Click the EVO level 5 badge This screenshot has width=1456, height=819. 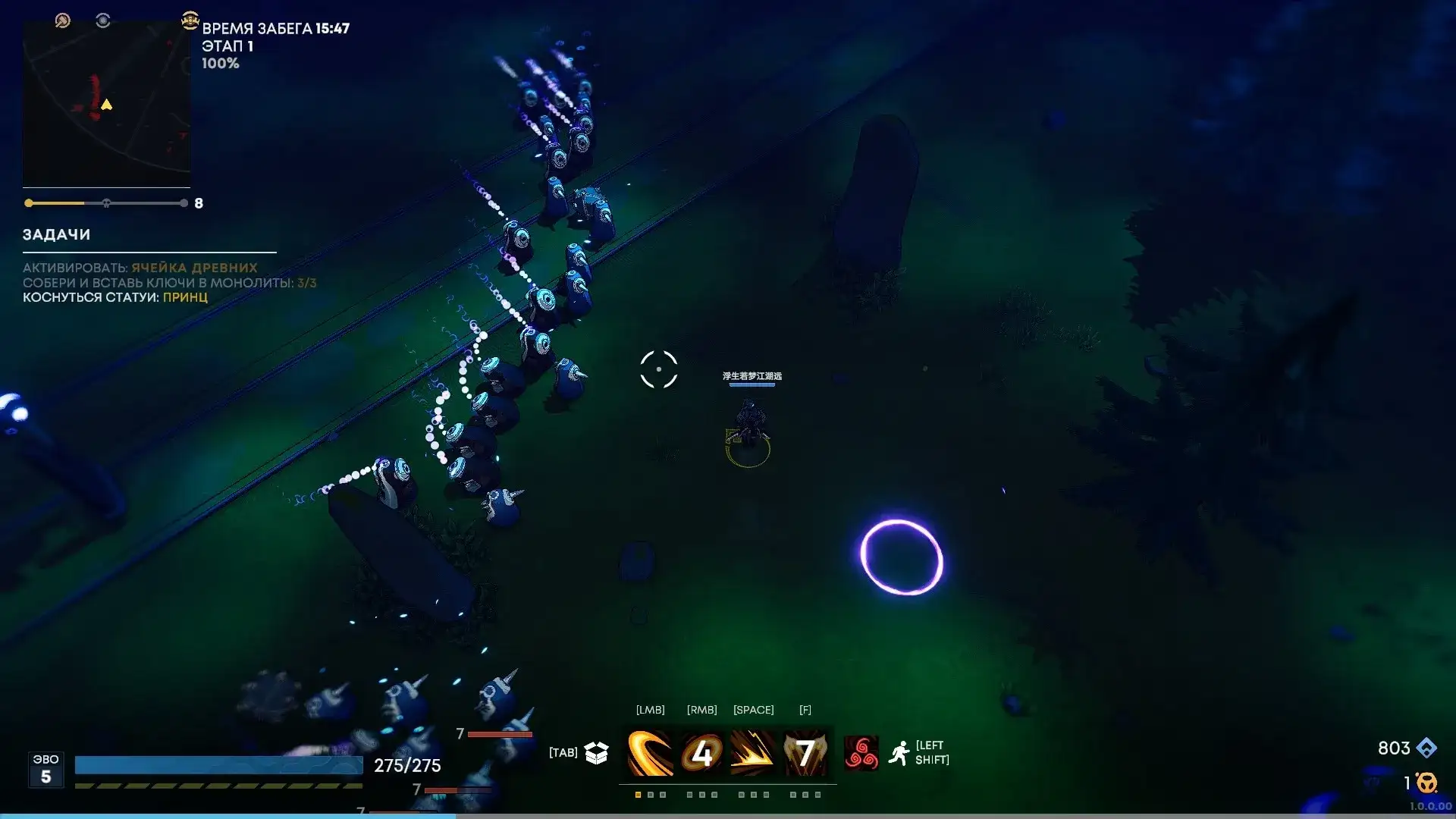45,769
